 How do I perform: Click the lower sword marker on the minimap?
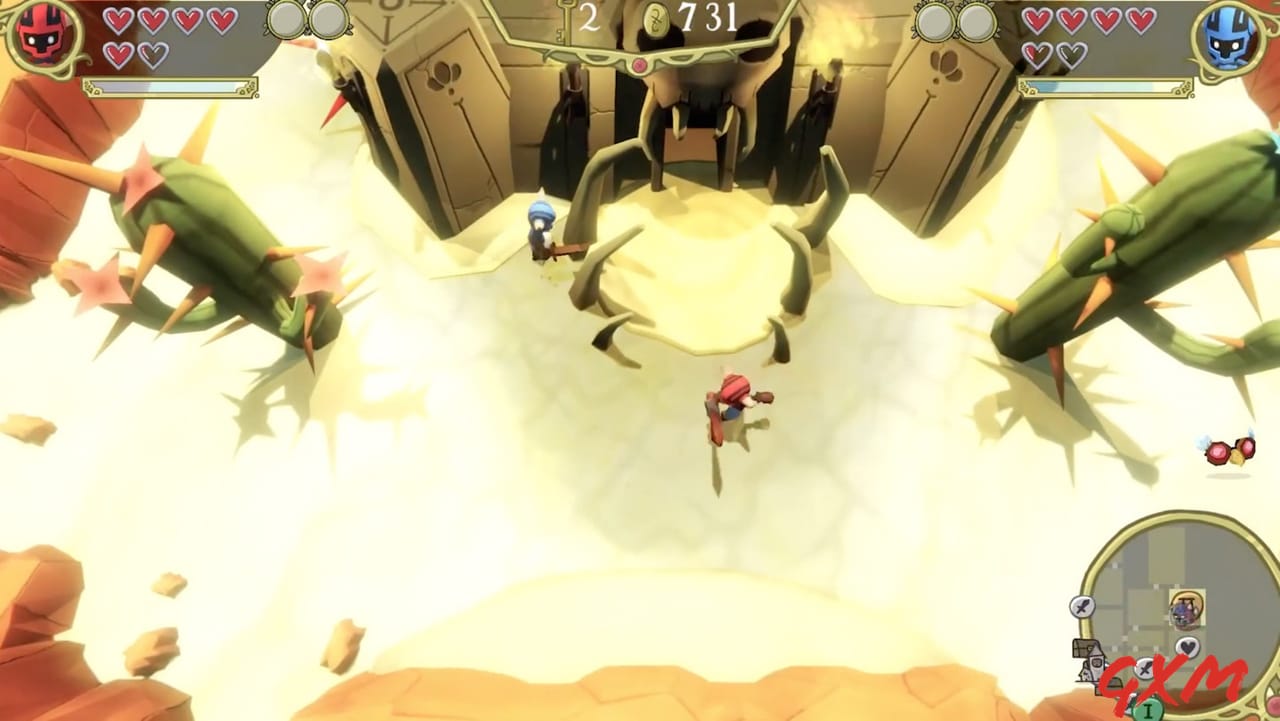coord(1144,668)
